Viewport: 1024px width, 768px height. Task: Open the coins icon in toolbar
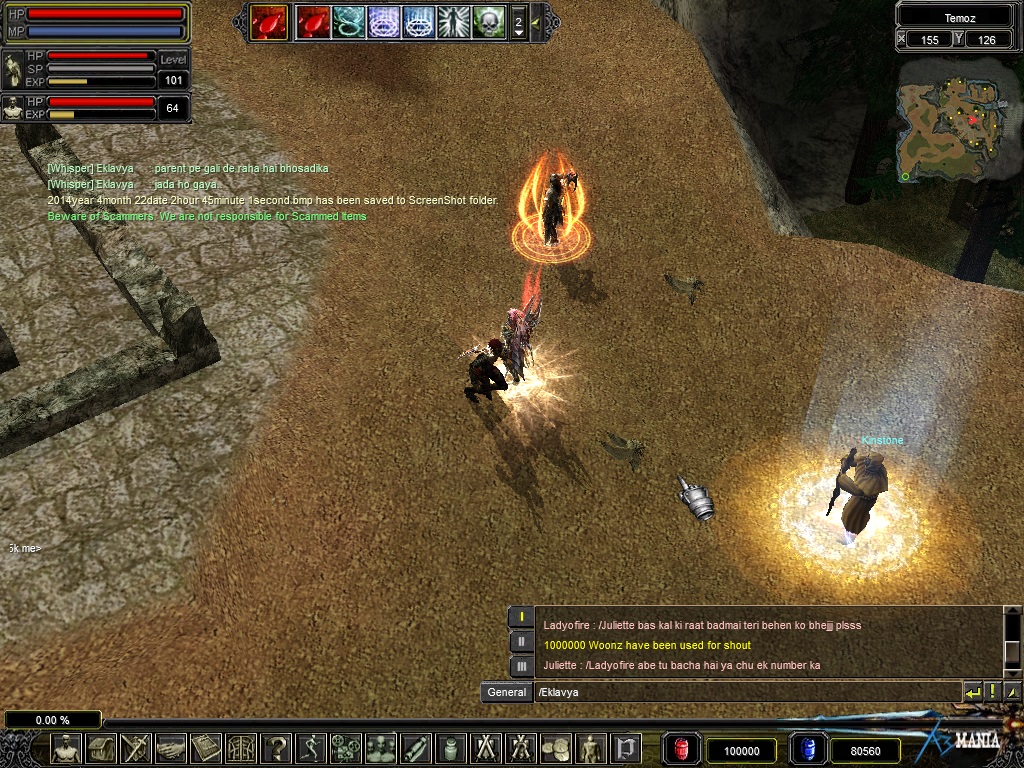[555, 747]
